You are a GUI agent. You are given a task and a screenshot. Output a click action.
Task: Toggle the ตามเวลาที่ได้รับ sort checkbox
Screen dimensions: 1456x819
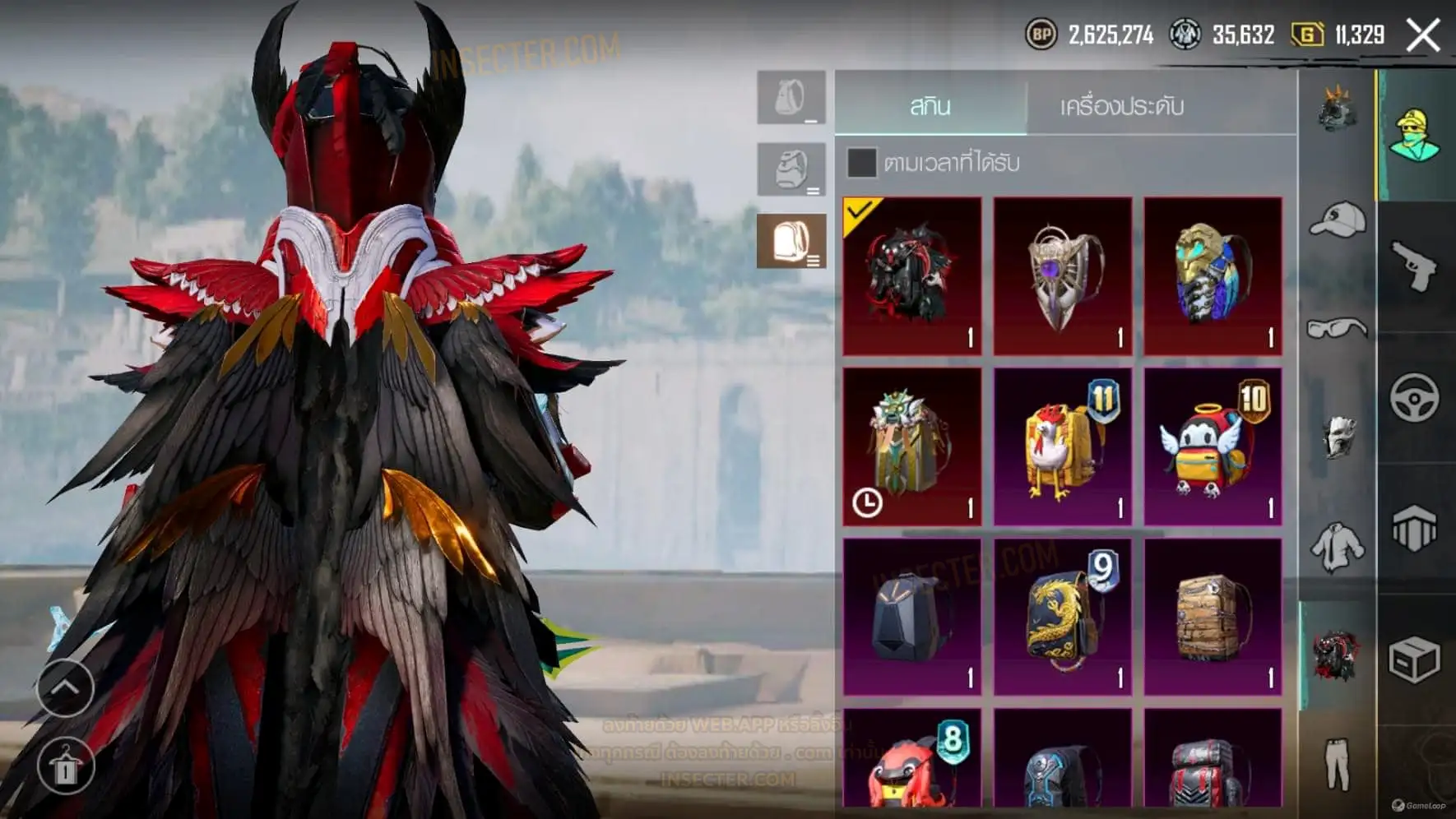click(861, 163)
